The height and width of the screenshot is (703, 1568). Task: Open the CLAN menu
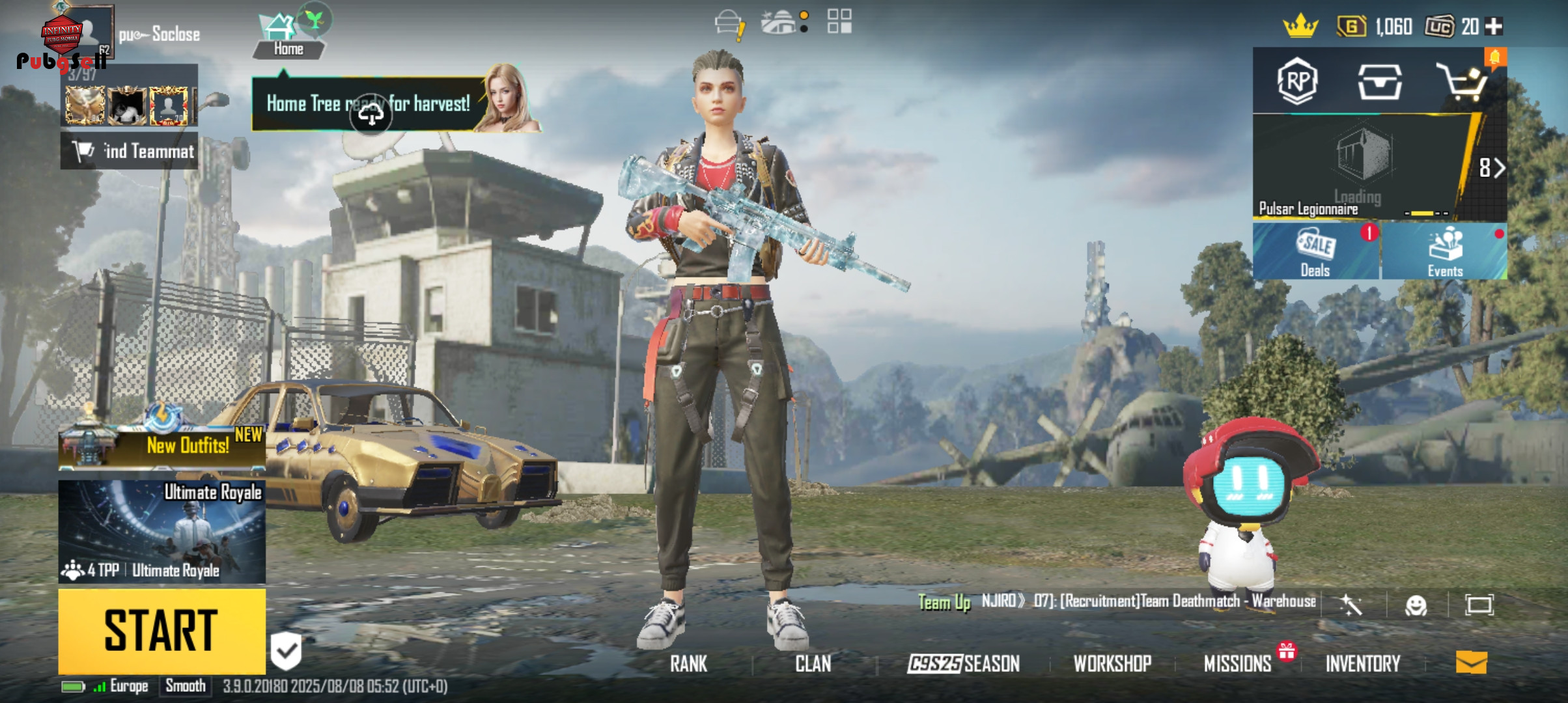click(813, 663)
